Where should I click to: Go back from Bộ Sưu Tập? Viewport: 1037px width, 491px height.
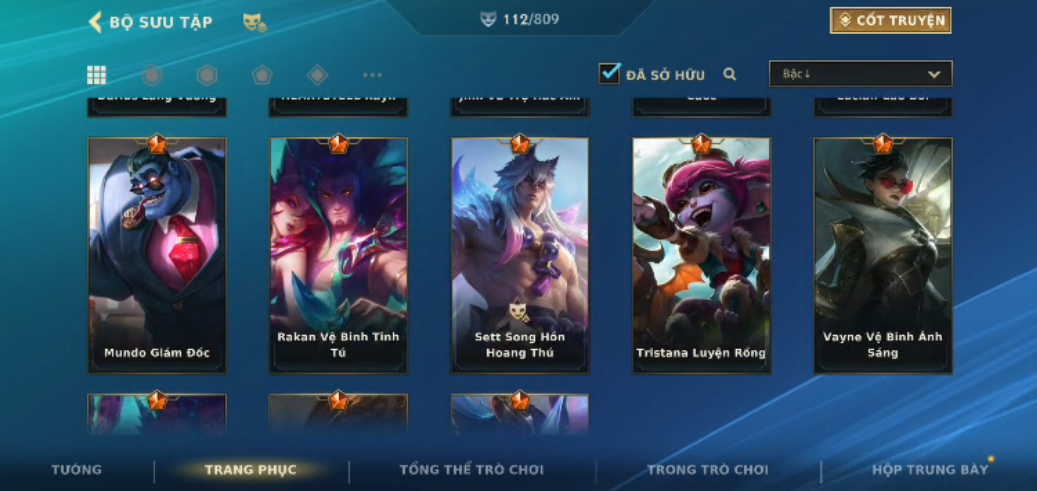coord(96,22)
